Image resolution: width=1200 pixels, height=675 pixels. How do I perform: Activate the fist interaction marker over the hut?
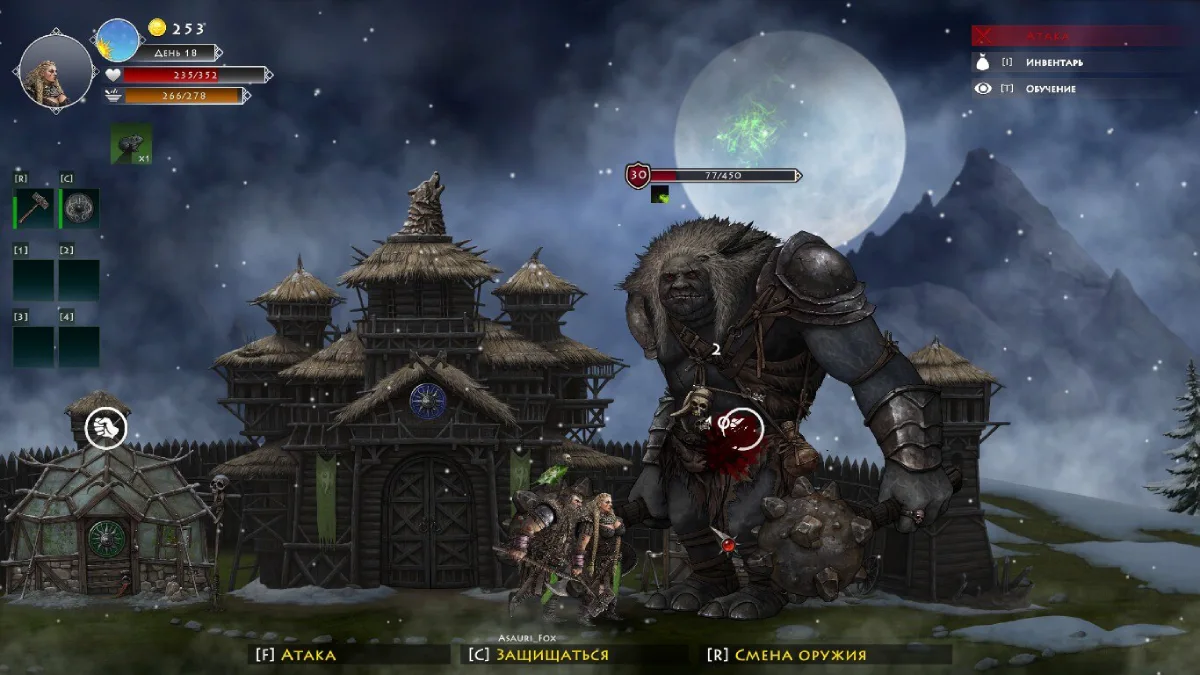click(x=106, y=428)
